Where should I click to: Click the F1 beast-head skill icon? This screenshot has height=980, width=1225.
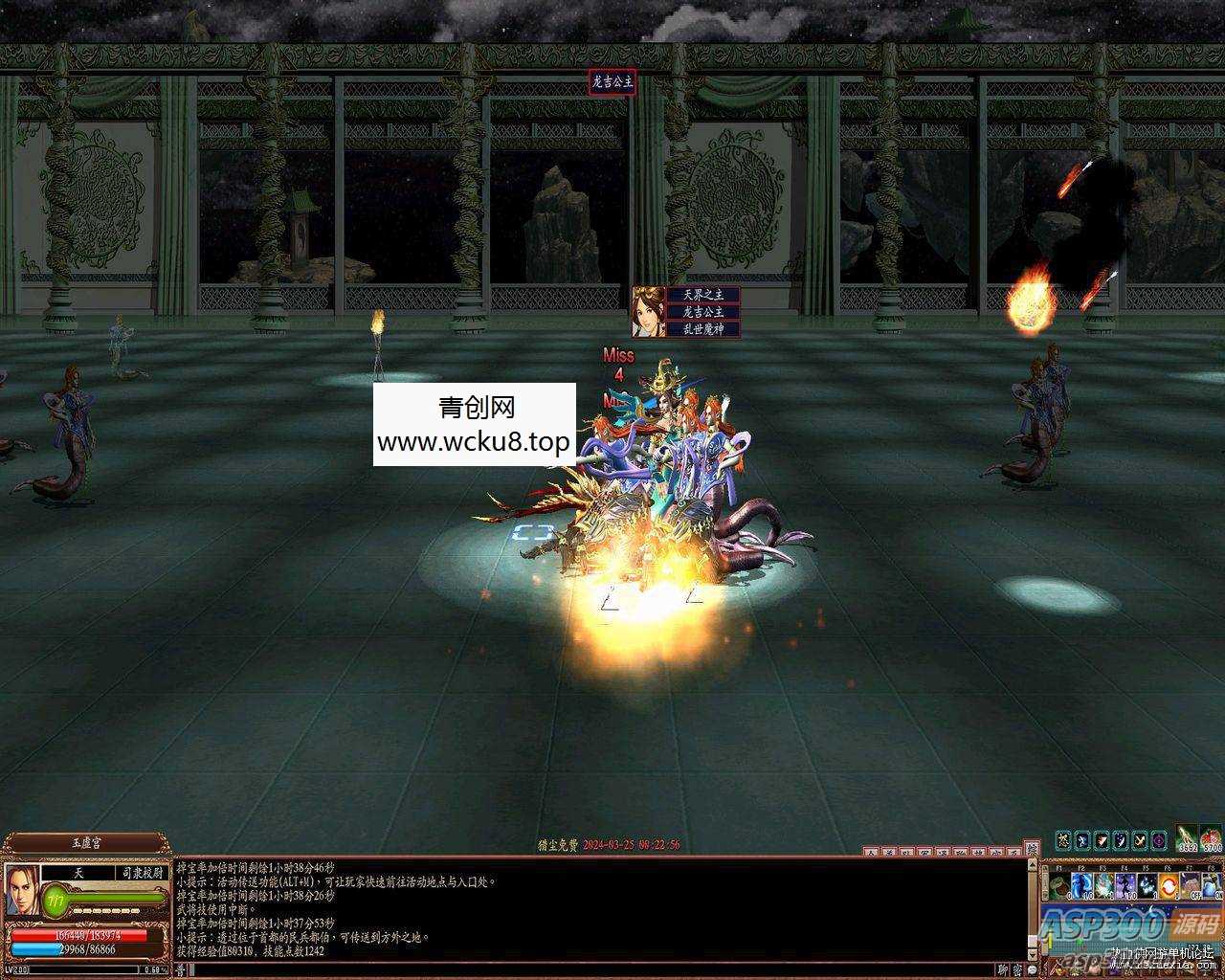(x=1058, y=884)
